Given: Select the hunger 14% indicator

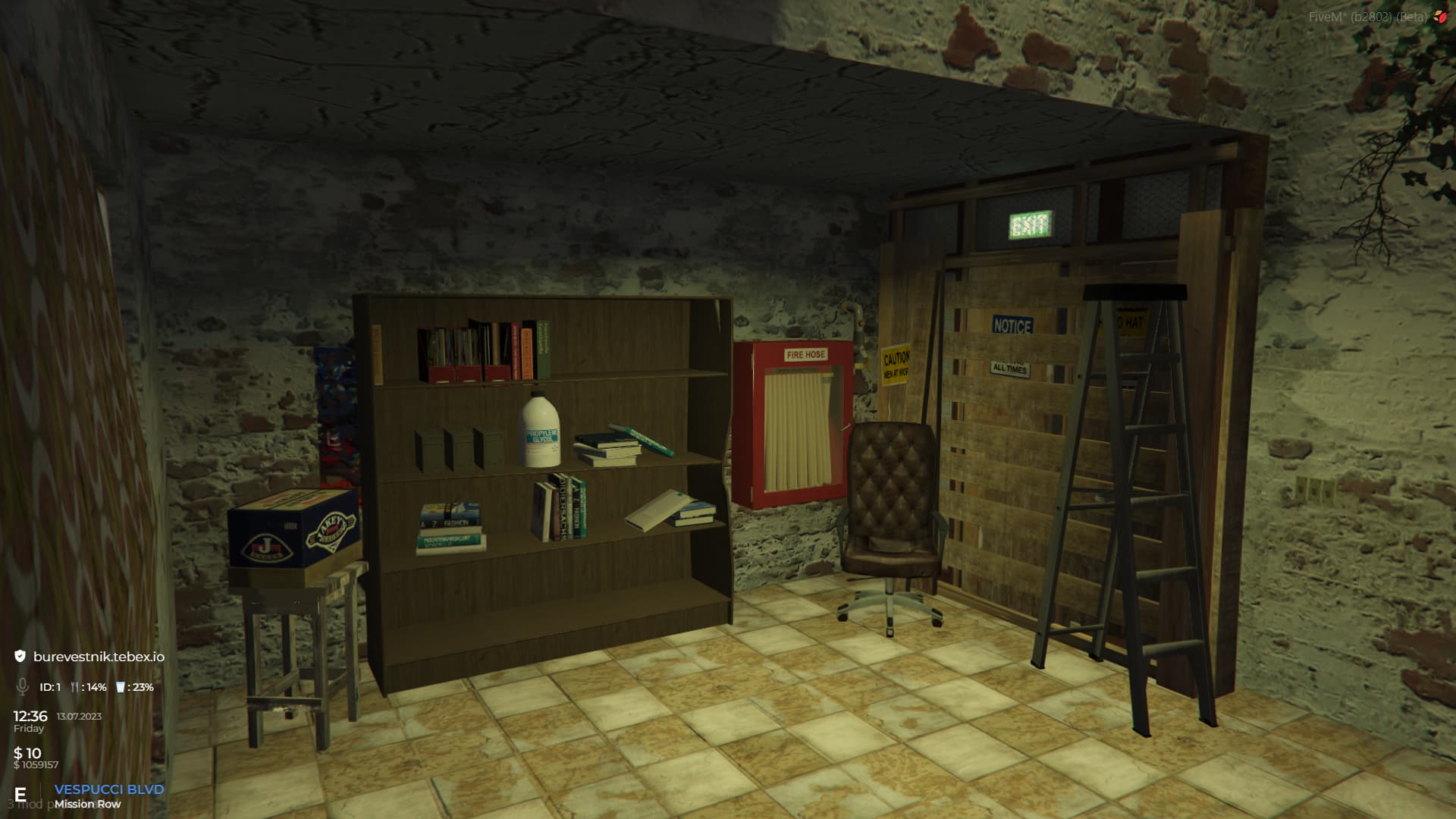Looking at the screenshot, I should pyautogui.click(x=96, y=687).
